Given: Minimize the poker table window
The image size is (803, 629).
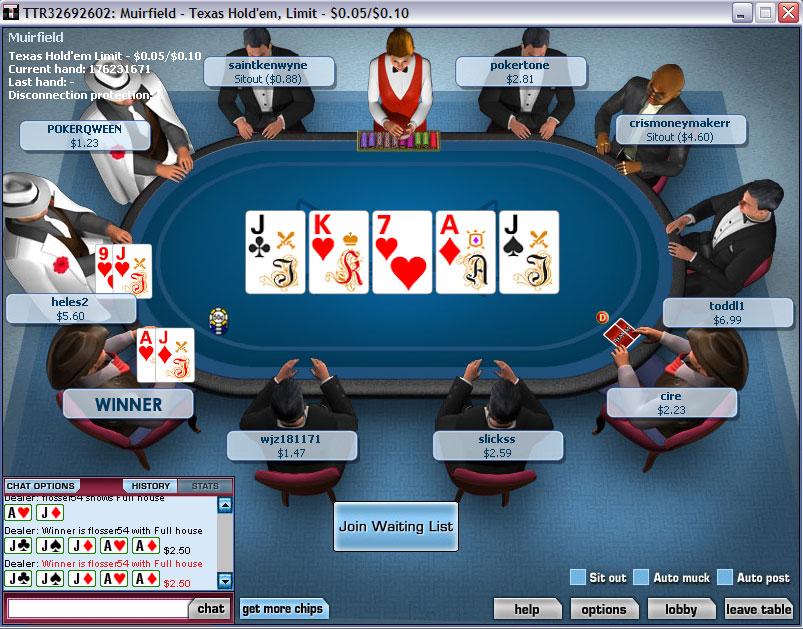Looking at the screenshot, I should (741, 13).
